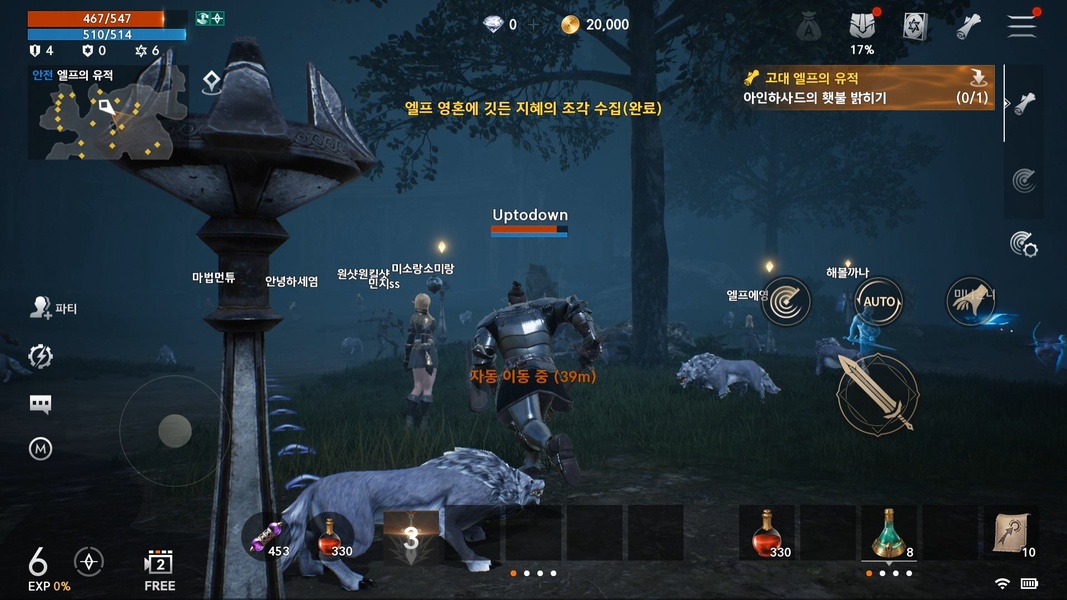The height and width of the screenshot is (600, 1067).
Task: Open the 파티 party button
Action: [x=54, y=308]
